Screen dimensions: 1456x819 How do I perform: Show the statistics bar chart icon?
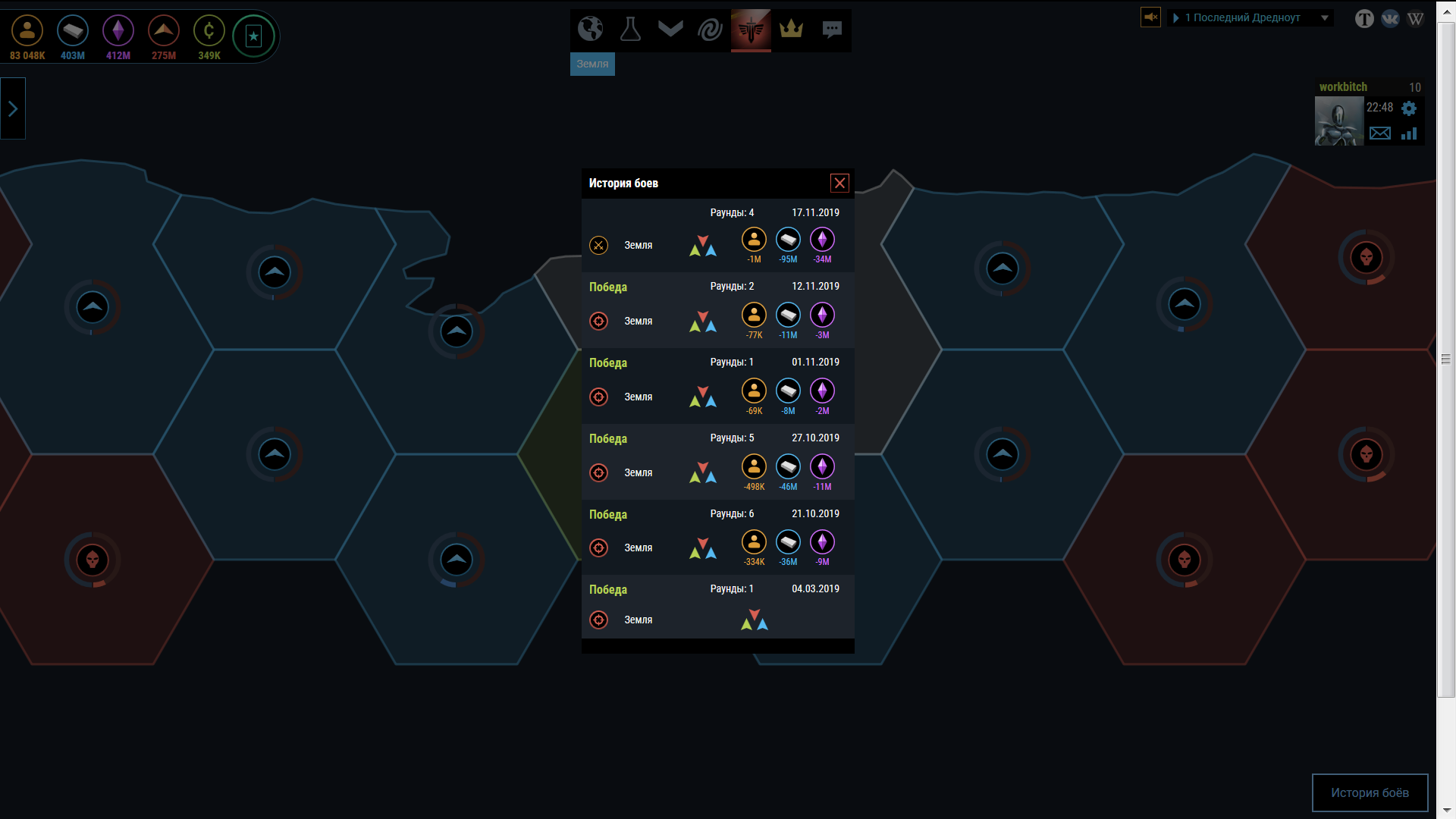pos(1409,133)
